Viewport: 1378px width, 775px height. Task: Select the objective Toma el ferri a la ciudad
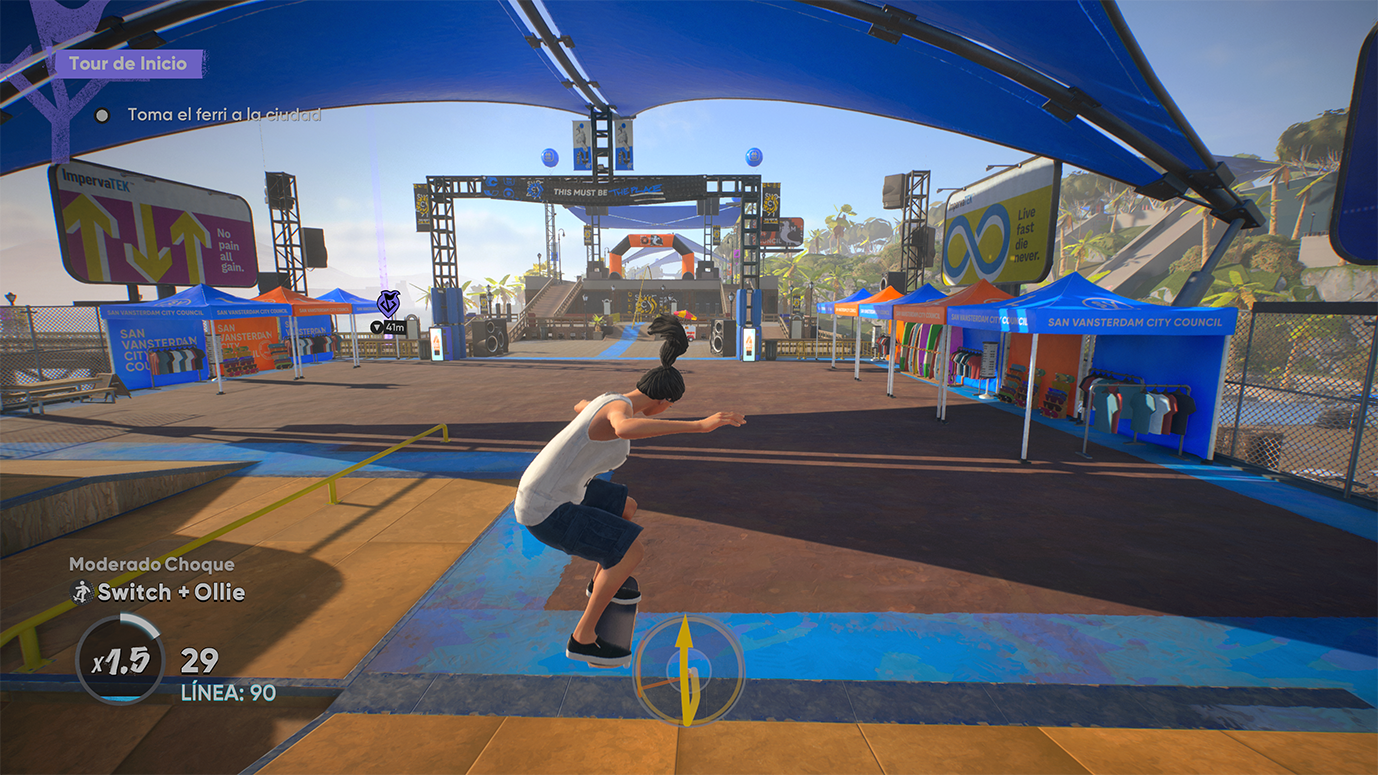223,115
